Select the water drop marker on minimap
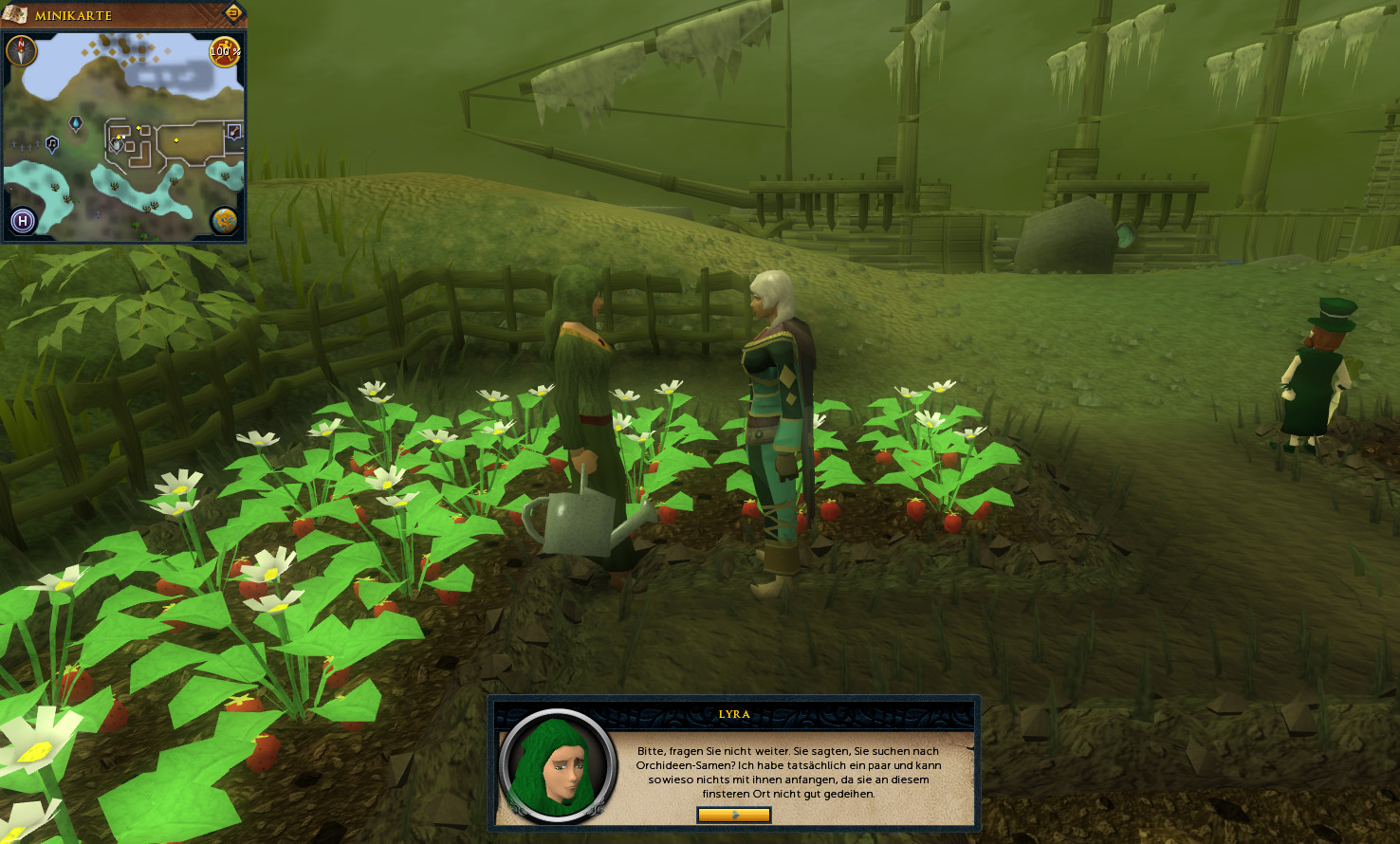The height and width of the screenshot is (844, 1400). click(76, 123)
